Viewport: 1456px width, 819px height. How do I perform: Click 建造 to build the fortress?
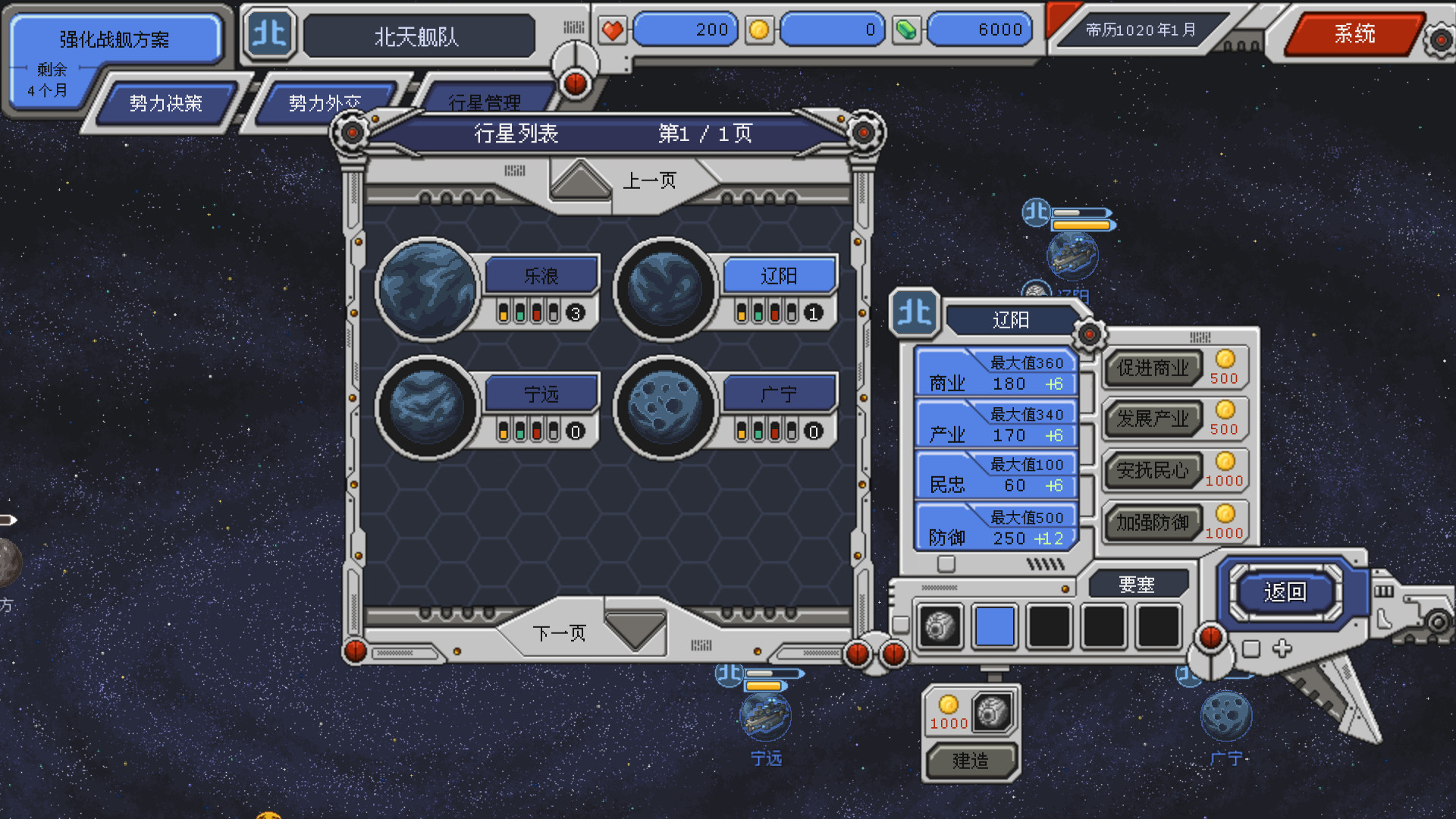(970, 761)
